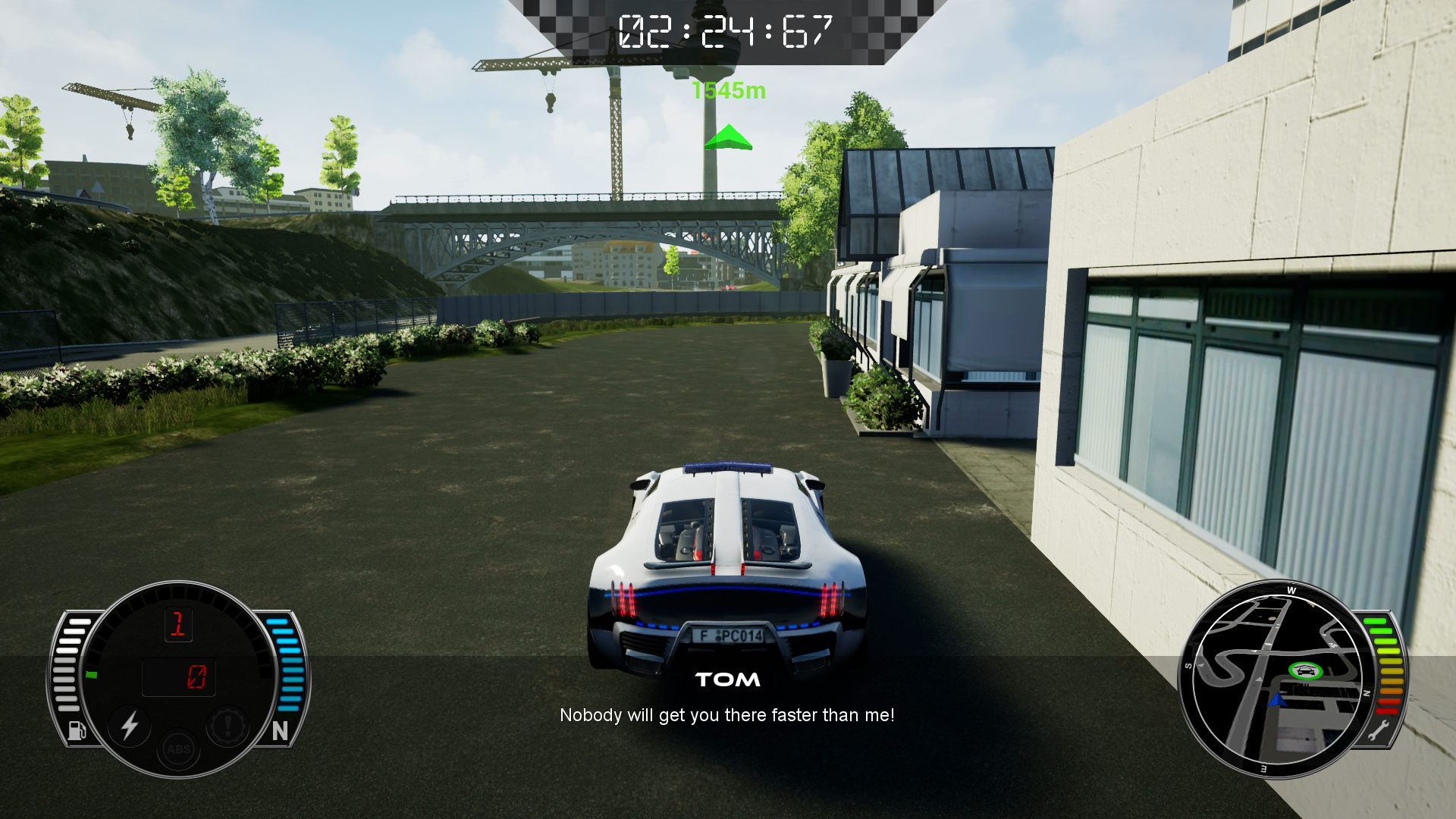Select the green car destination marker on minimap
The width and height of the screenshot is (1456, 819).
[x=1304, y=670]
